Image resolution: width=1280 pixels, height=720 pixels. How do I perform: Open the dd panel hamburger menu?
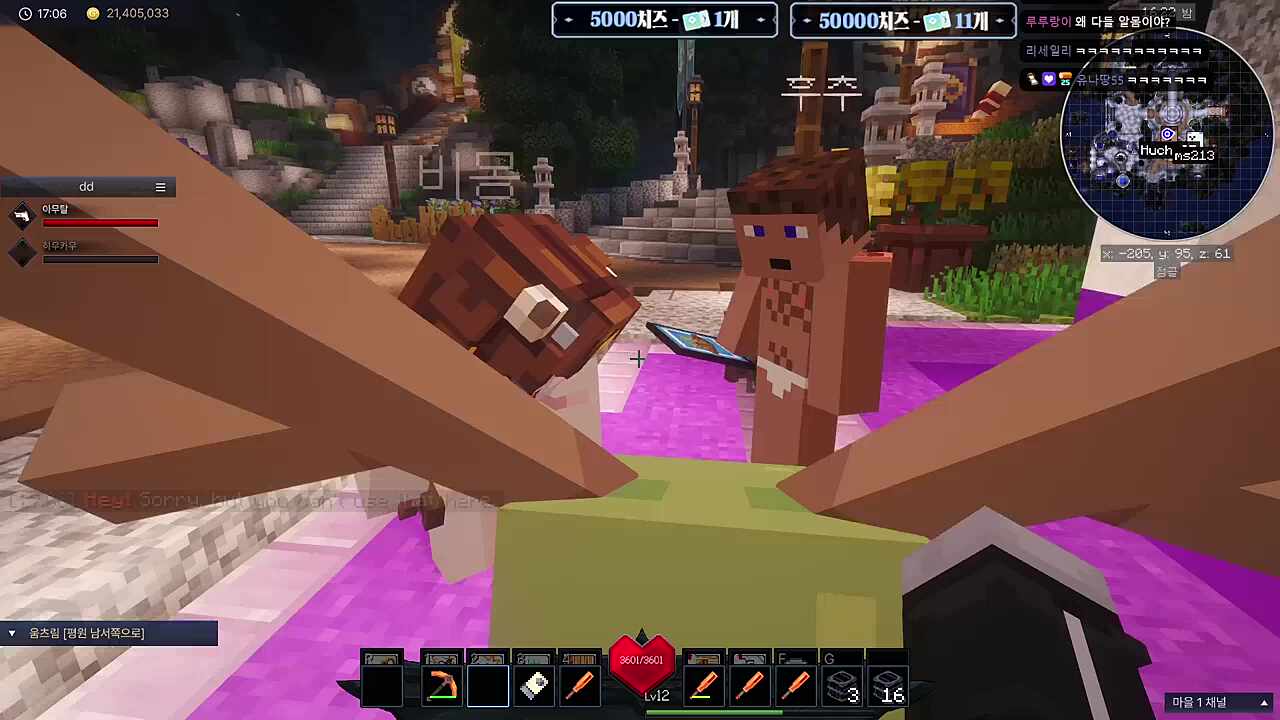pos(160,187)
